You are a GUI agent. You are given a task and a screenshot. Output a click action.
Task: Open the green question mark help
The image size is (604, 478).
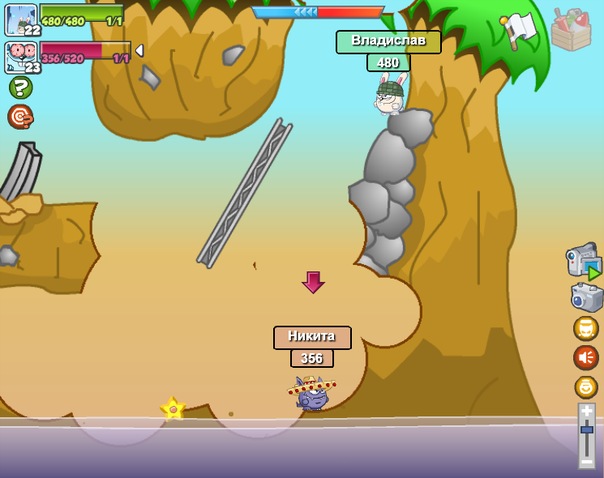coord(20,88)
